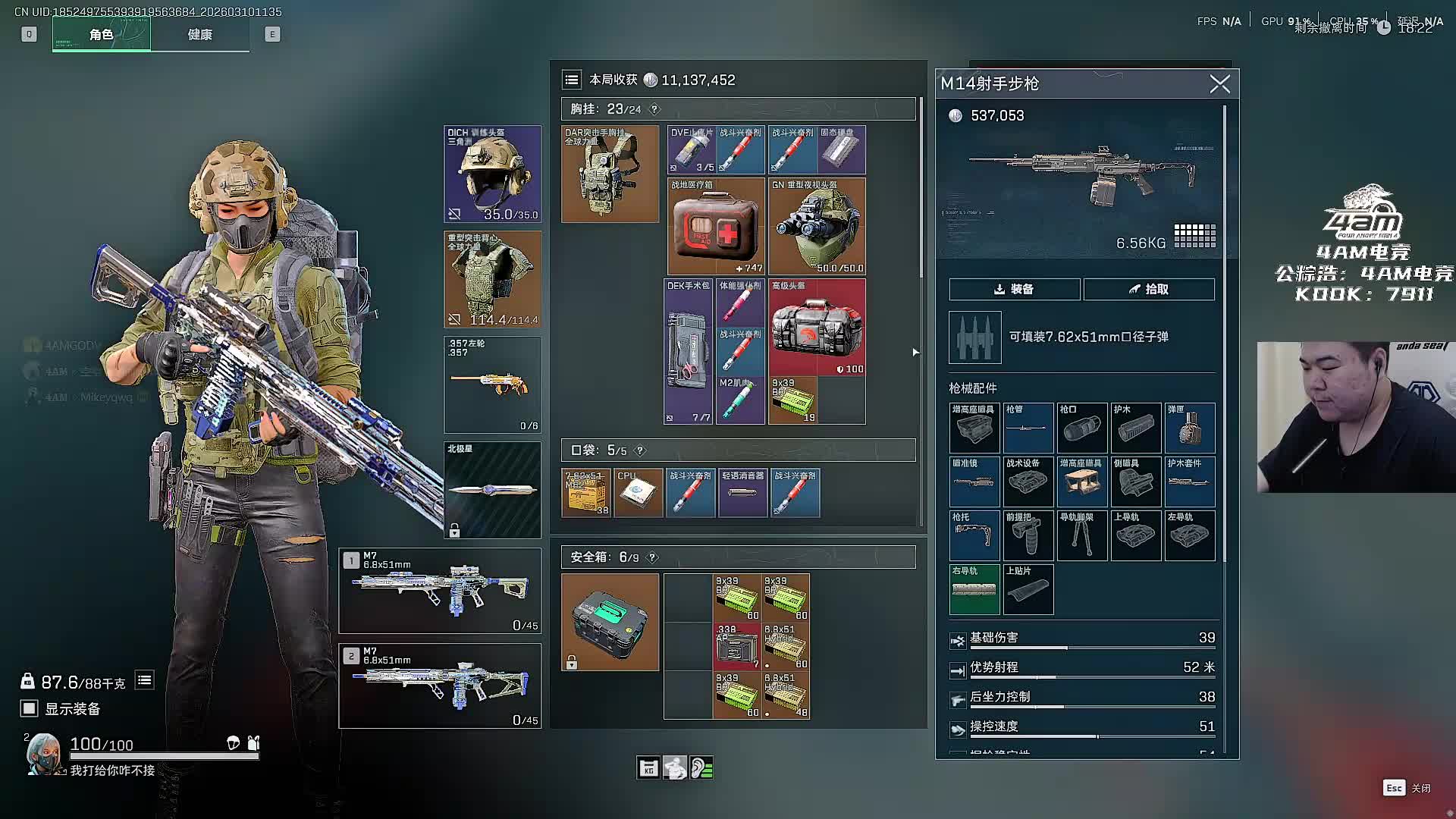Select the second M7 rifle slot
The width and height of the screenshot is (1456, 819).
440,686
